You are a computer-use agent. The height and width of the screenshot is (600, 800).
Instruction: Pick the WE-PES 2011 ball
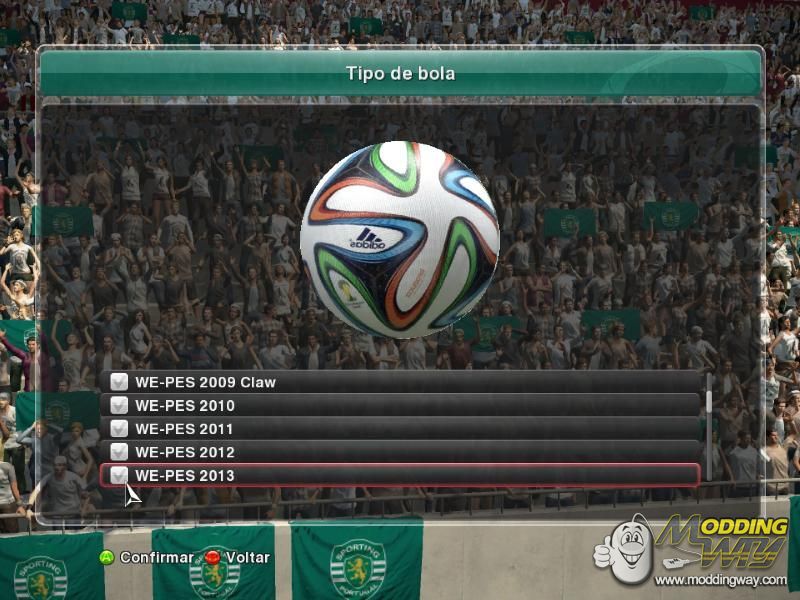tap(400, 429)
